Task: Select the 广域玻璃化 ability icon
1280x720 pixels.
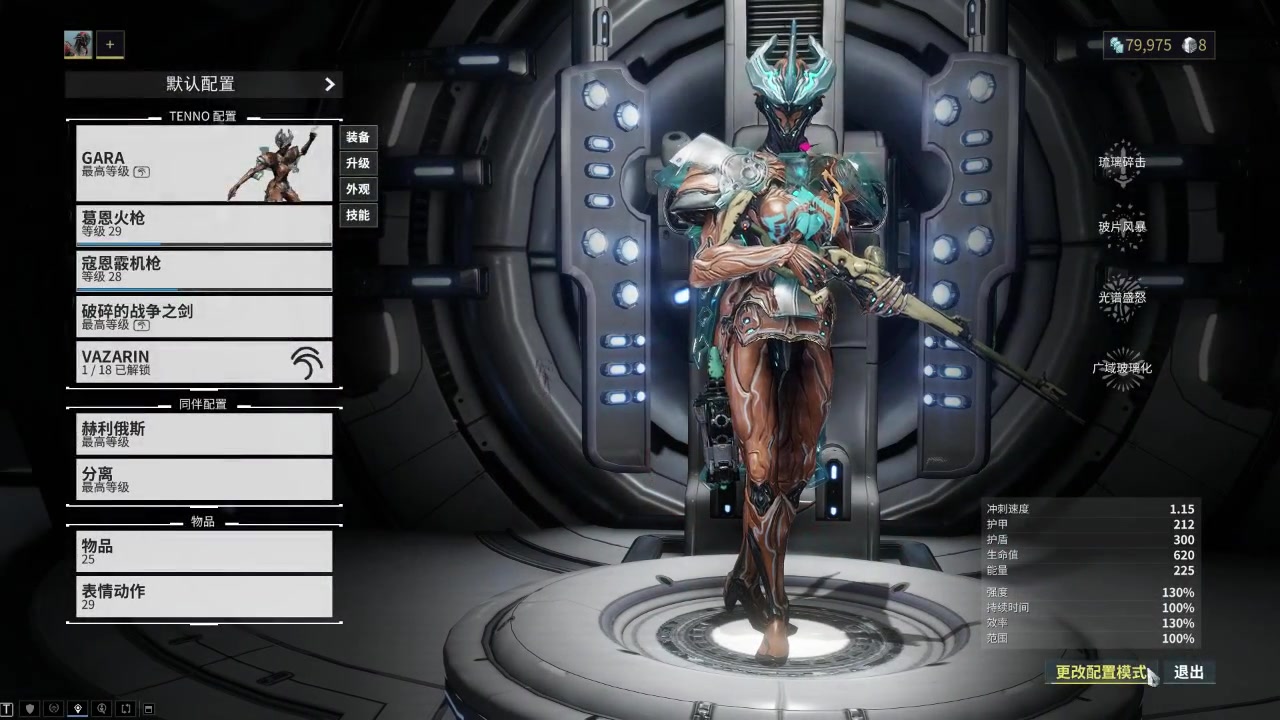Action: 1122,367
